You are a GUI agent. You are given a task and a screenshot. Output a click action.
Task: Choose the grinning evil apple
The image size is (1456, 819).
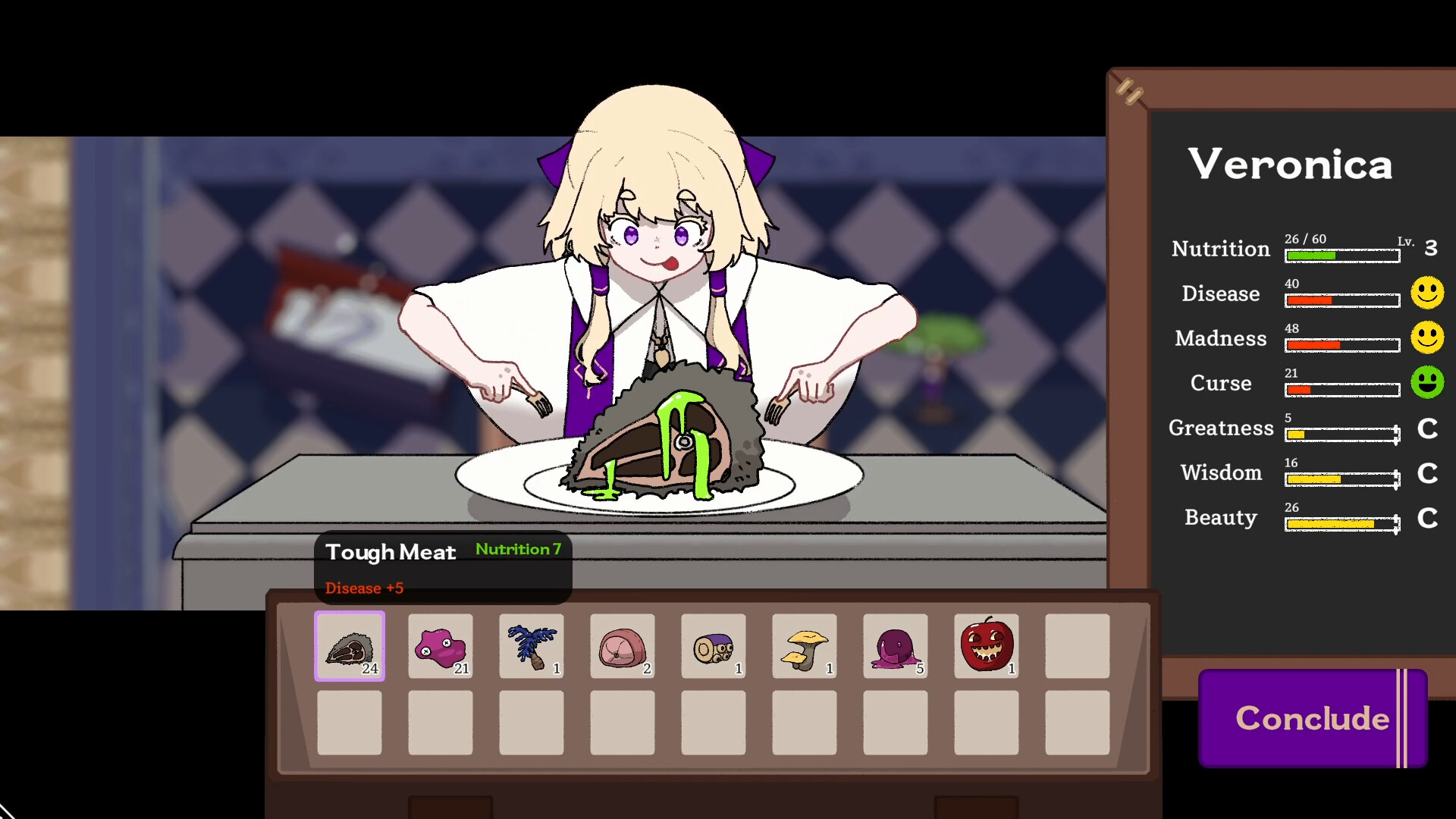click(x=986, y=646)
